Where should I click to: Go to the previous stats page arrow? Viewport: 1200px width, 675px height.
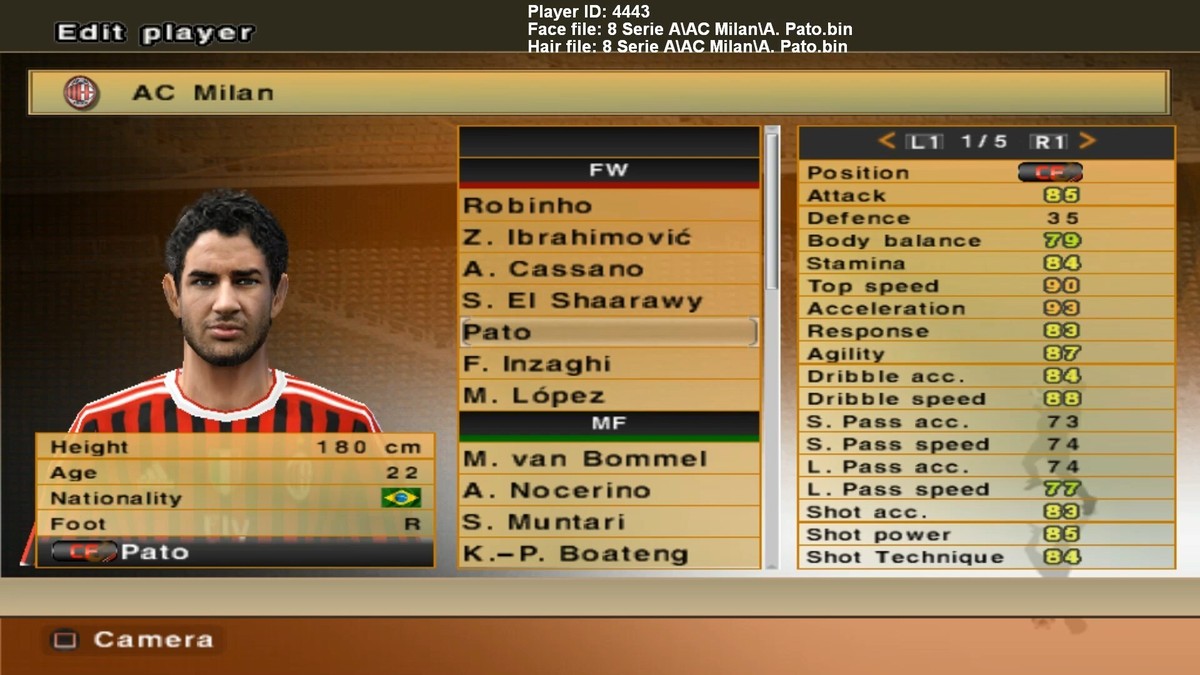(x=886, y=142)
